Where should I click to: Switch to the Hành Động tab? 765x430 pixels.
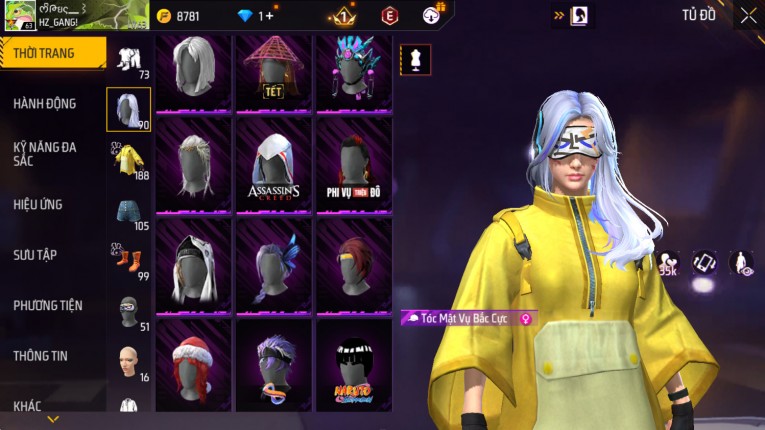[45, 104]
